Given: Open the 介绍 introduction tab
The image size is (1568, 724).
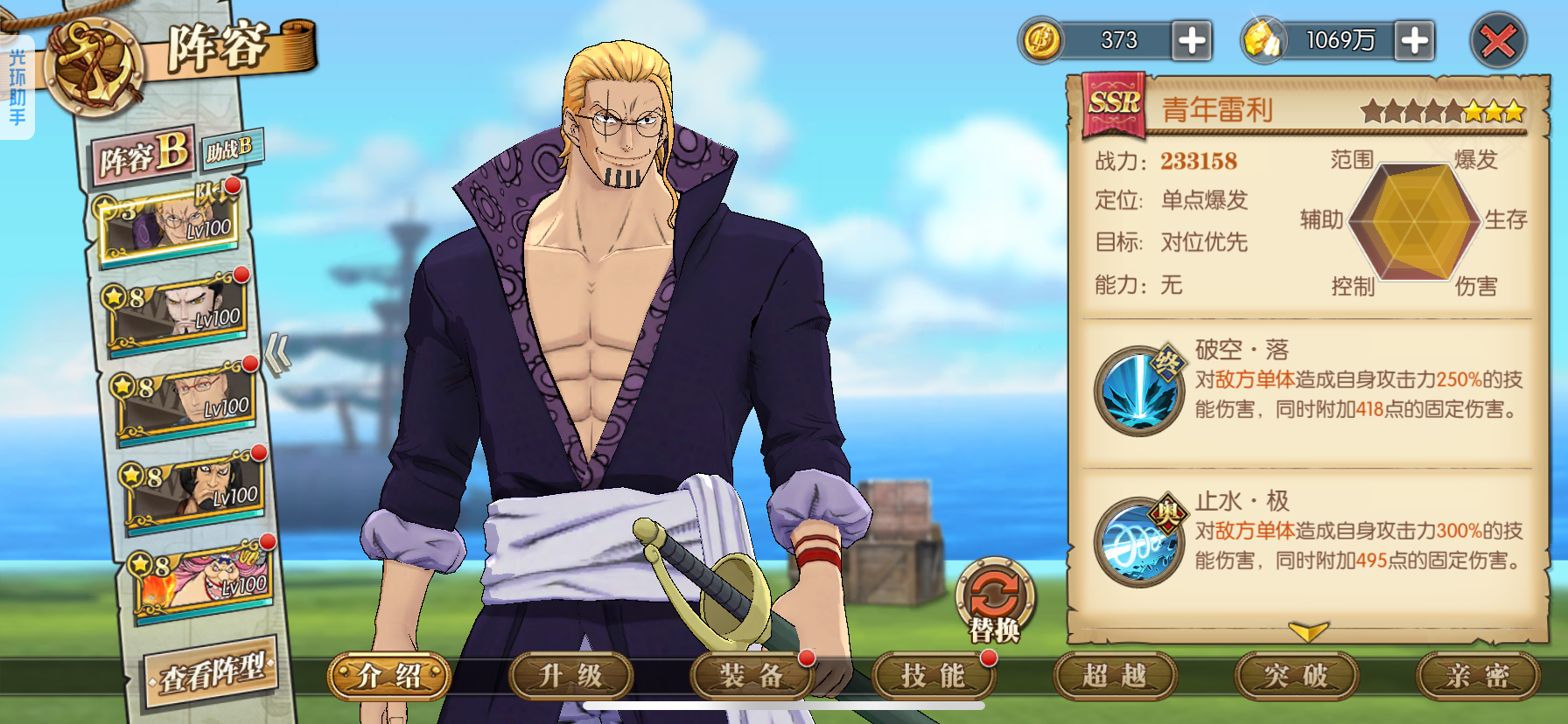Looking at the screenshot, I should coord(389,676).
